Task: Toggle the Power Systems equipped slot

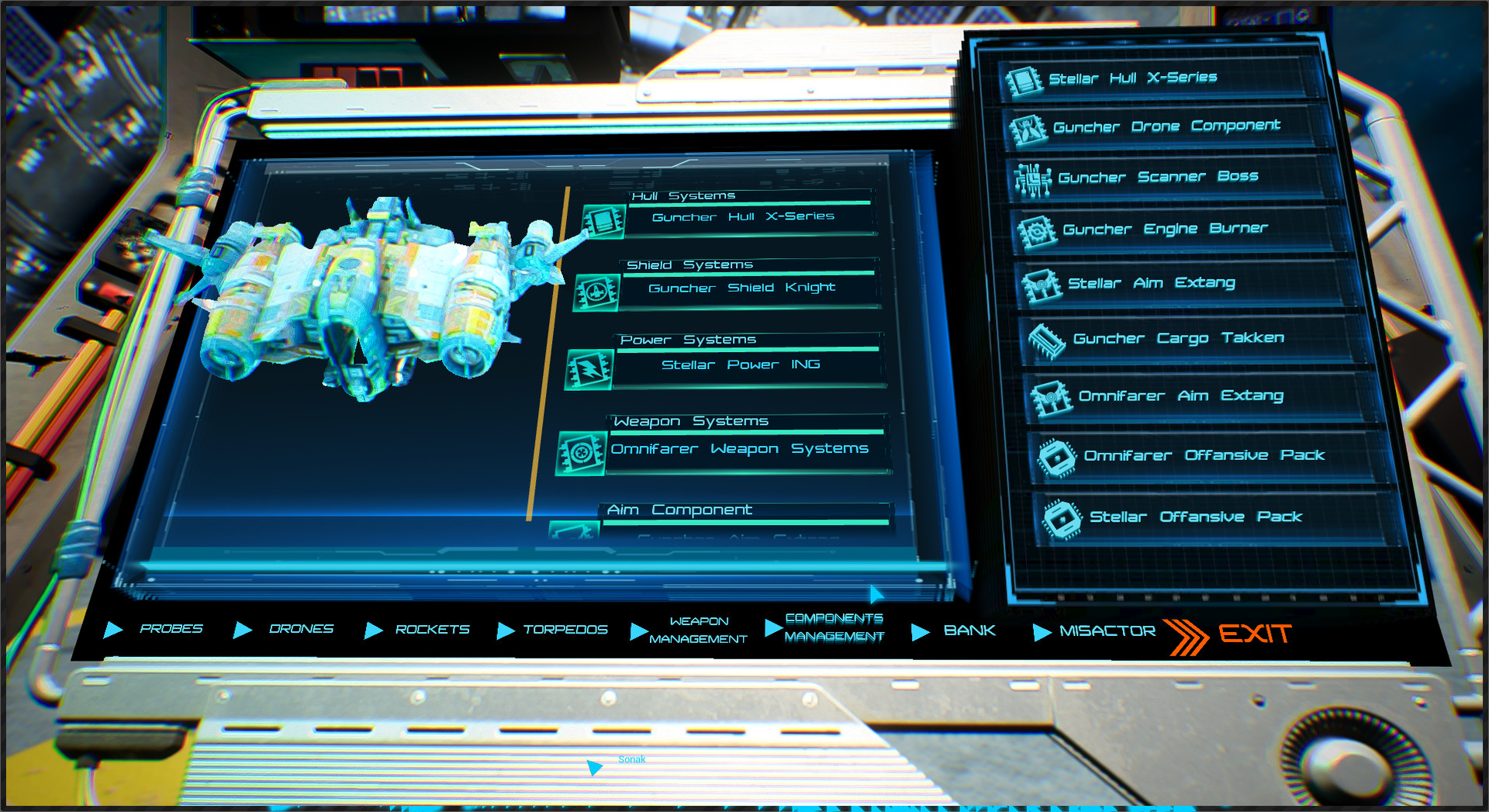Action: click(587, 371)
